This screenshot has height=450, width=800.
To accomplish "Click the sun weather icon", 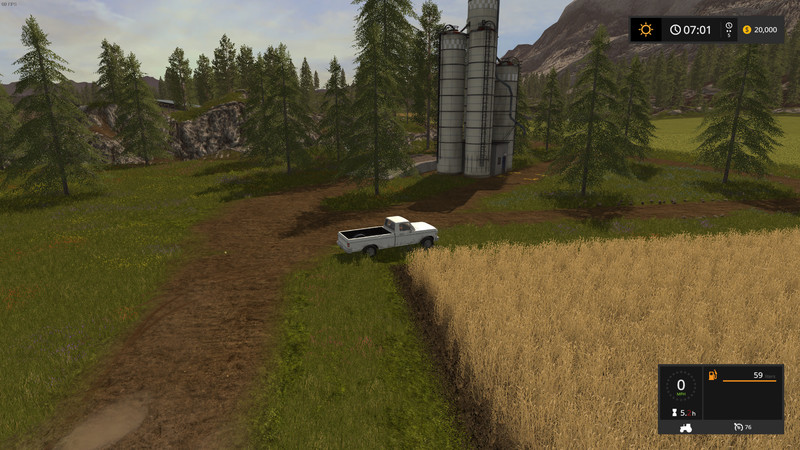I will tap(646, 29).
